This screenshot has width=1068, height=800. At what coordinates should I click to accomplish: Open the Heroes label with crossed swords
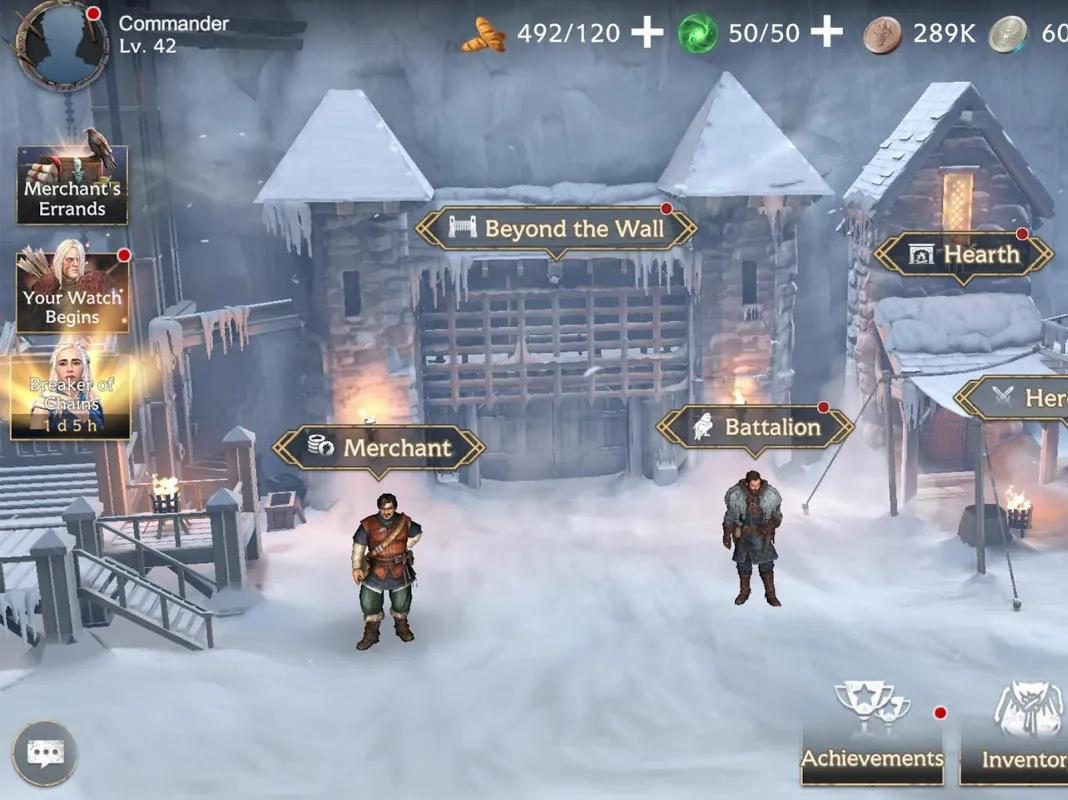(1015, 399)
